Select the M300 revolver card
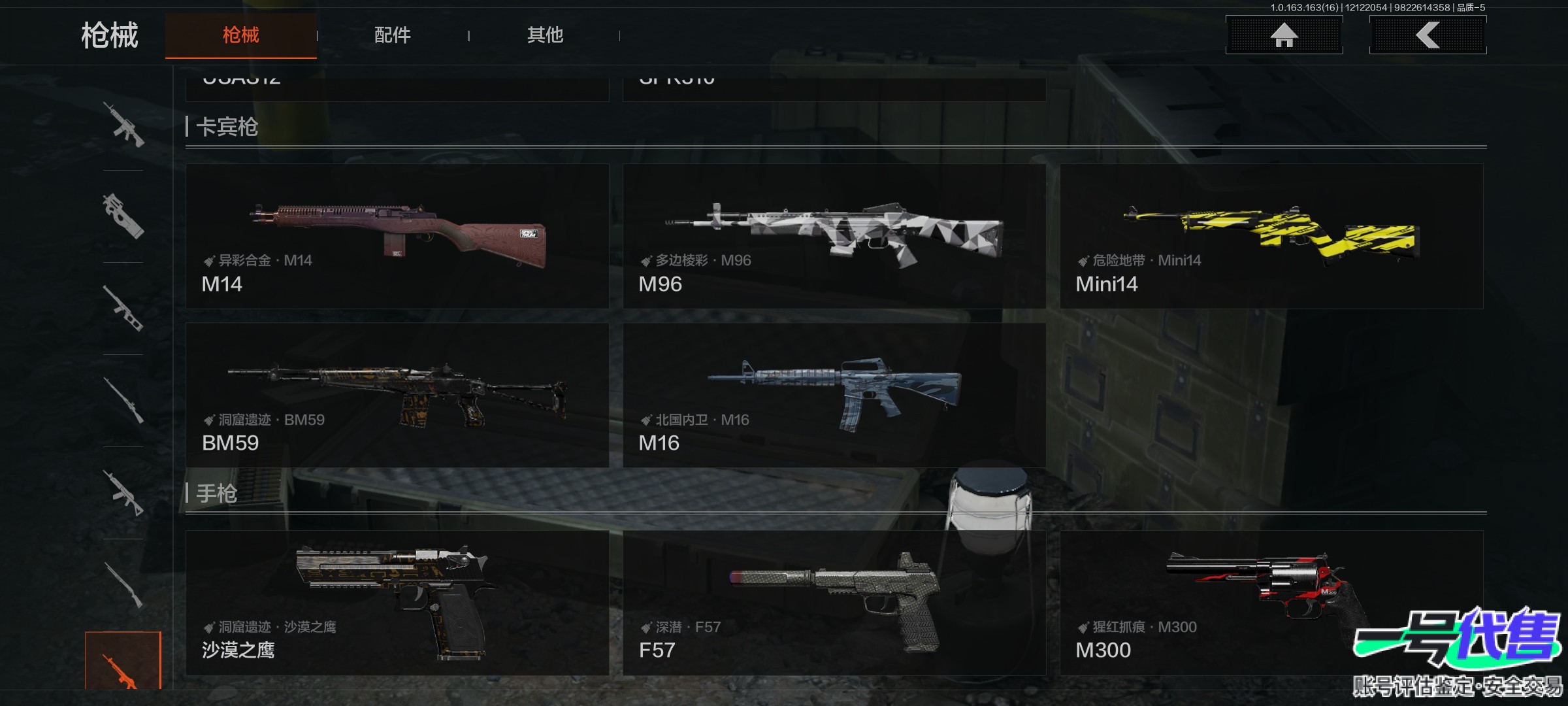 tap(1271, 602)
